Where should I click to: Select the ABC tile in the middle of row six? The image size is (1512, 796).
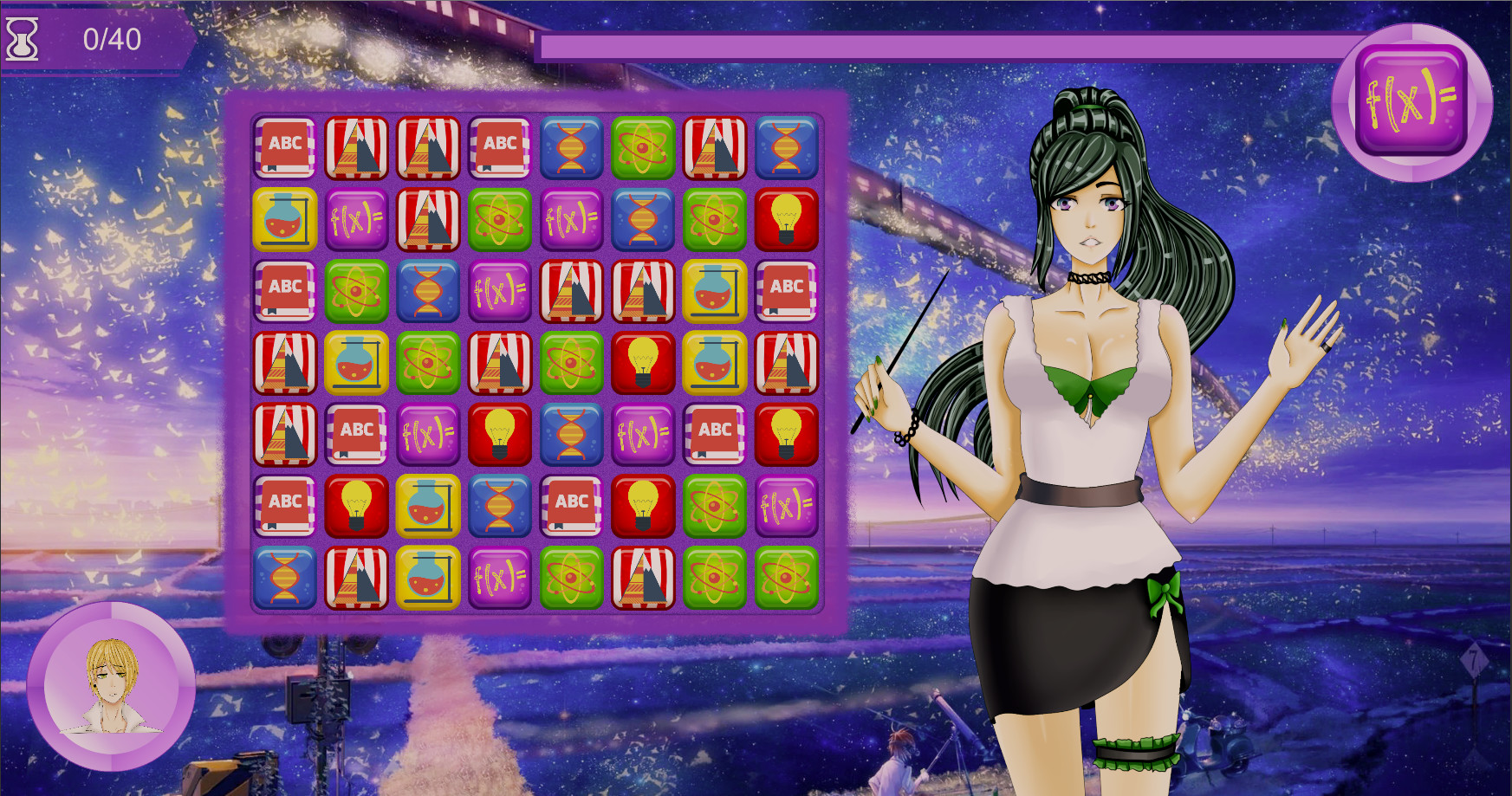[x=572, y=505]
